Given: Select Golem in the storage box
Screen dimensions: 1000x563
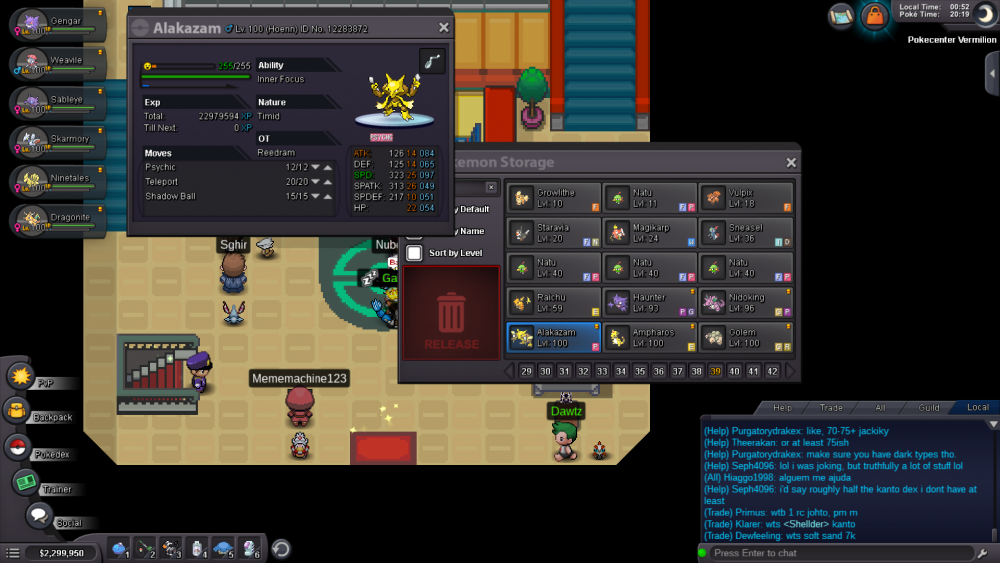Looking at the screenshot, I should [x=745, y=337].
